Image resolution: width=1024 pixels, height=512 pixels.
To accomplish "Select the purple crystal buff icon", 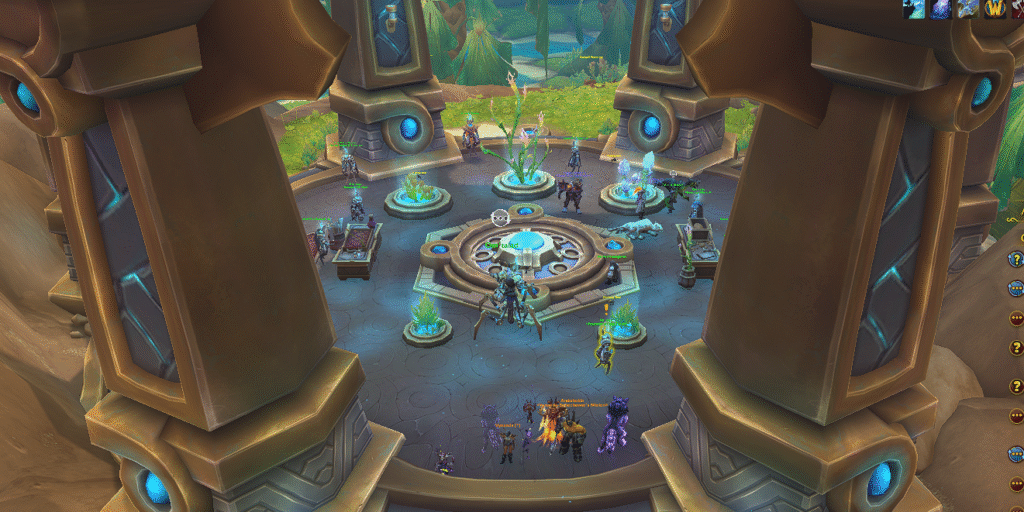I will click(x=942, y=9).
